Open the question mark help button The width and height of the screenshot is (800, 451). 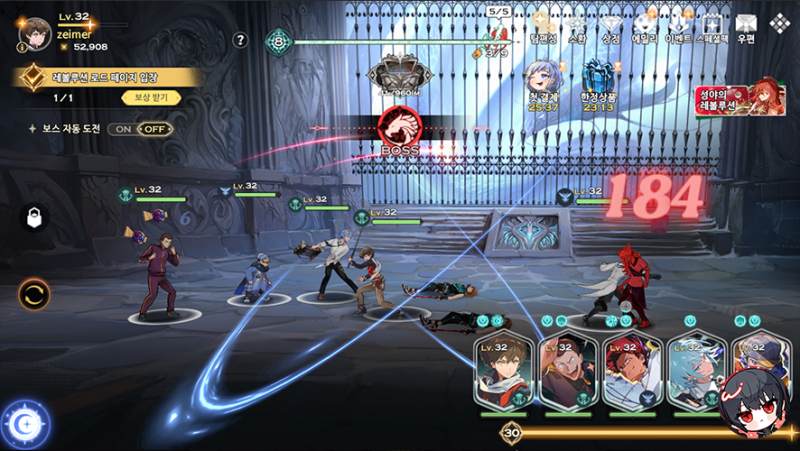[240, 40]
